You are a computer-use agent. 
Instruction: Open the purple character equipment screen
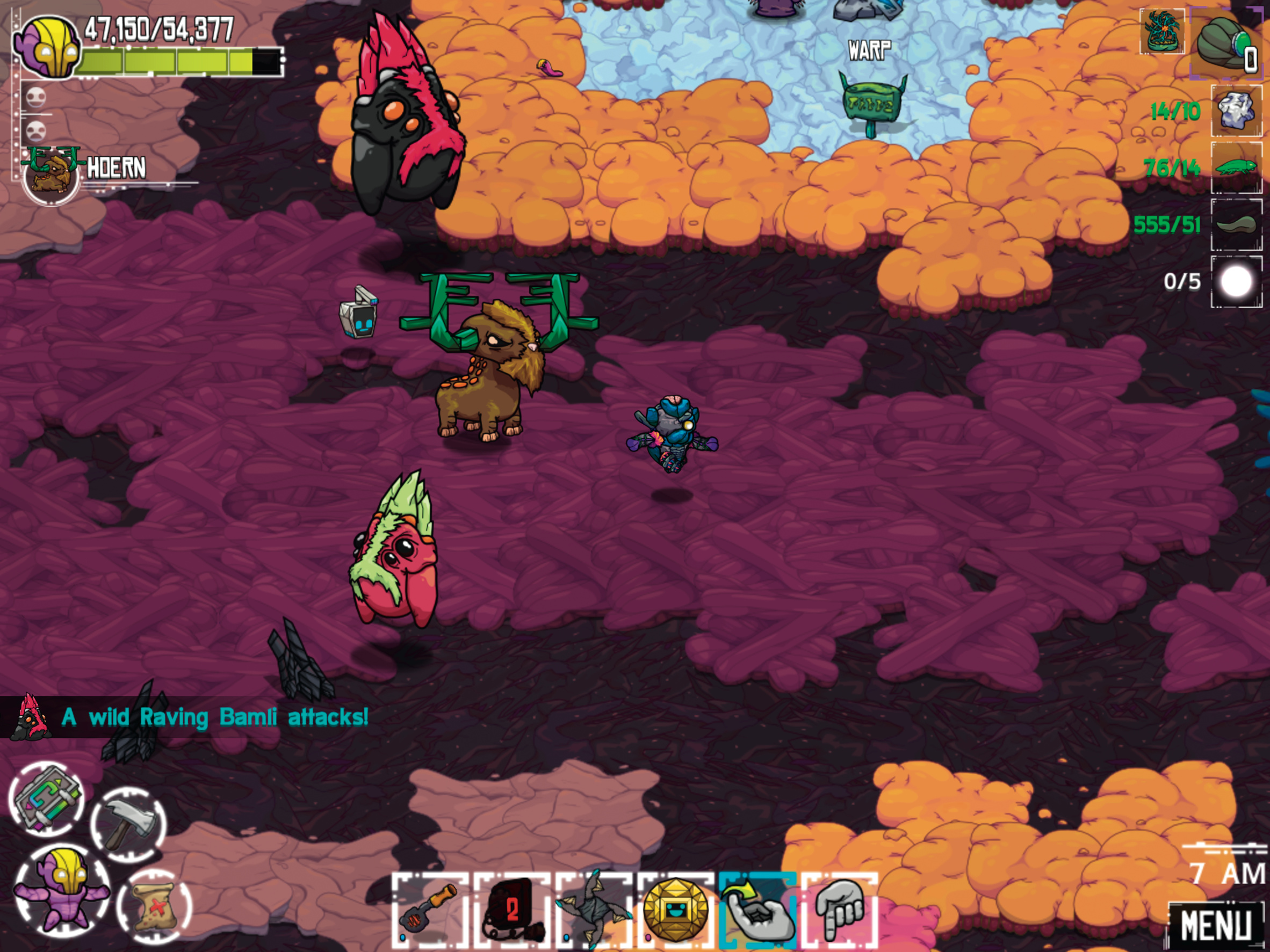[x=61, y=891]
